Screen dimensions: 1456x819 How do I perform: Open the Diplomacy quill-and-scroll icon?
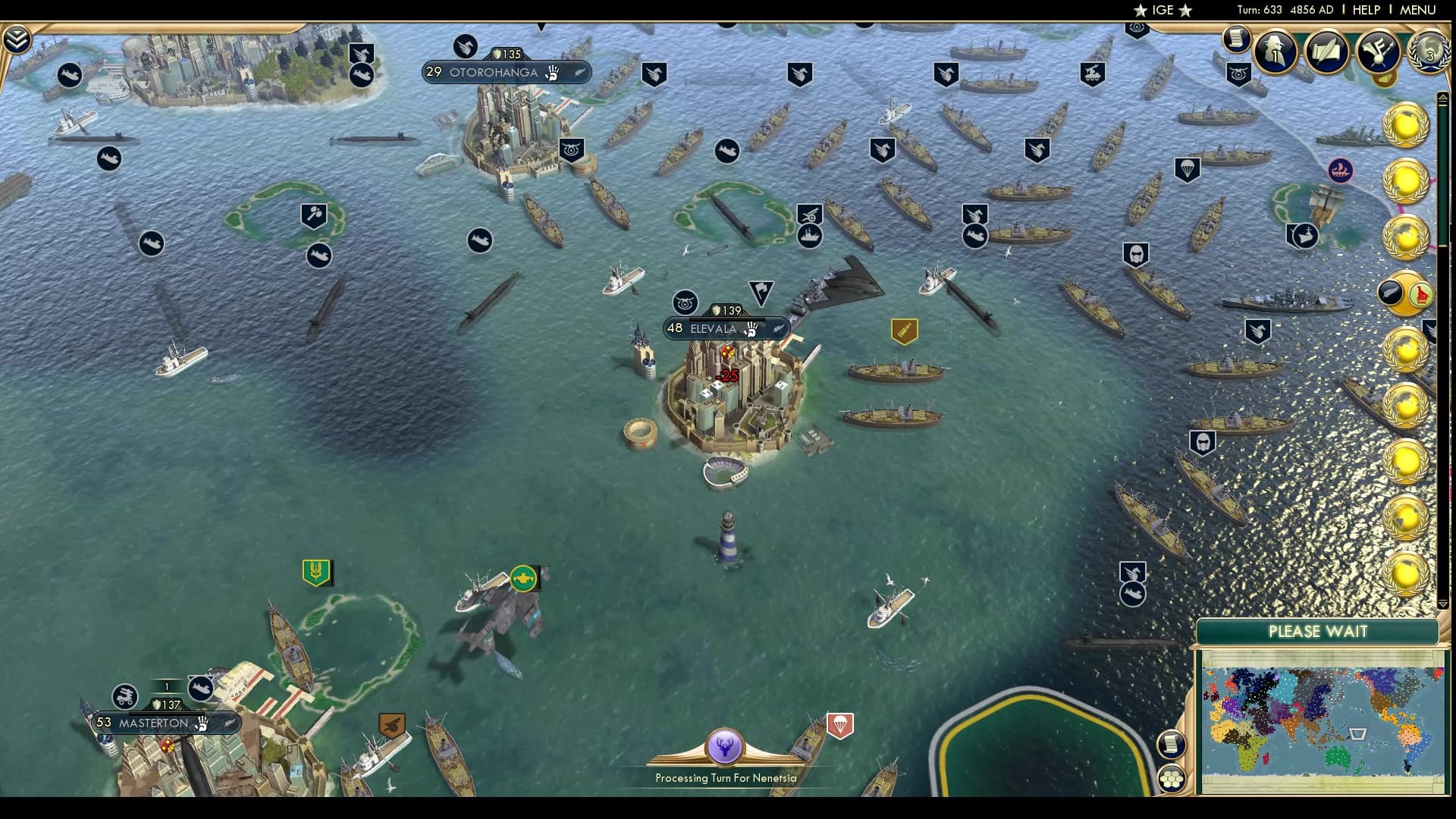click(x=1326, y=53)
